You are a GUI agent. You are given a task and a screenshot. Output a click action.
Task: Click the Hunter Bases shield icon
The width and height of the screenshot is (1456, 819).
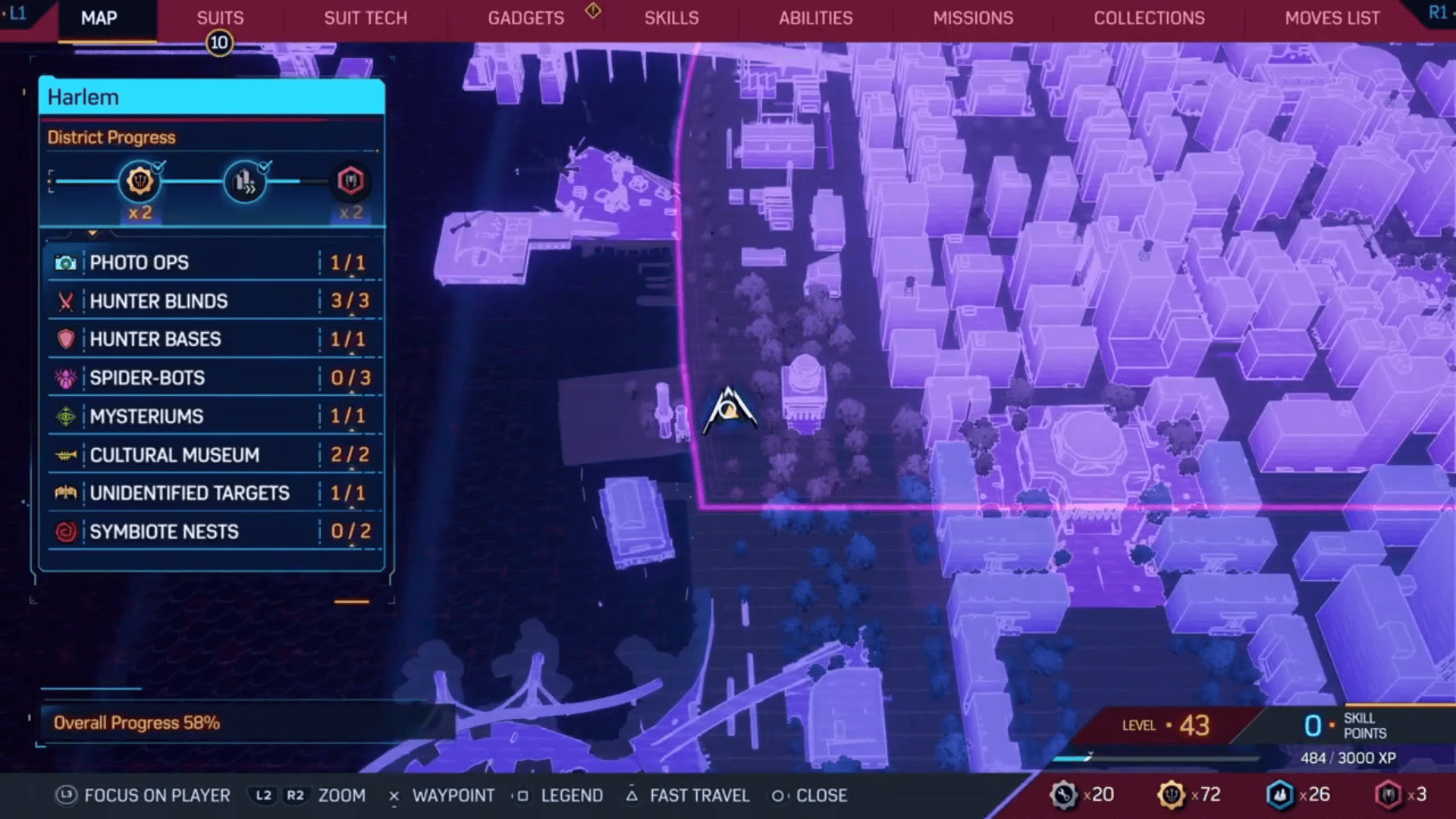click(x=66, y=340)
